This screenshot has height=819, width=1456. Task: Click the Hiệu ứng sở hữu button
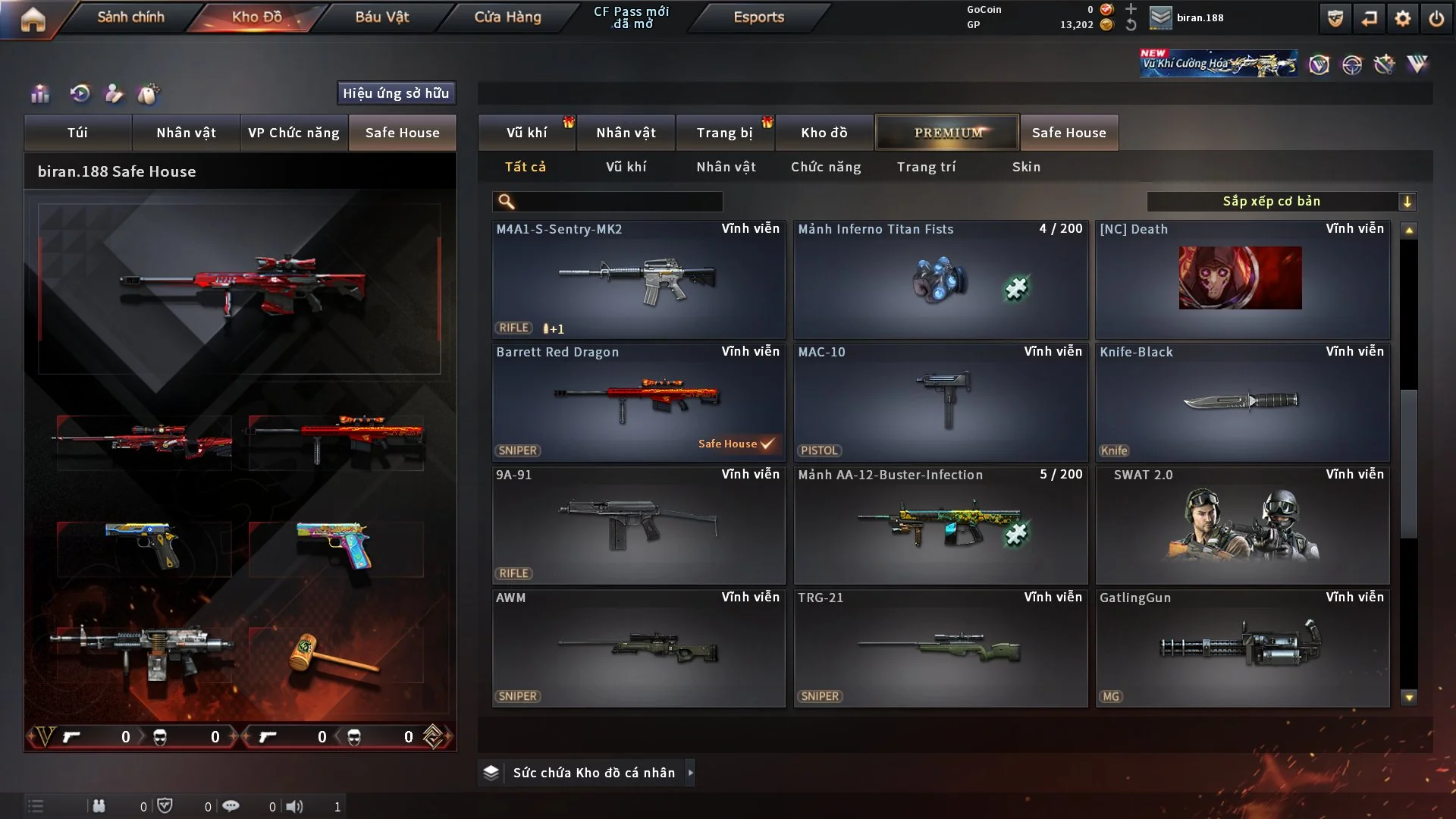(396, 93)
